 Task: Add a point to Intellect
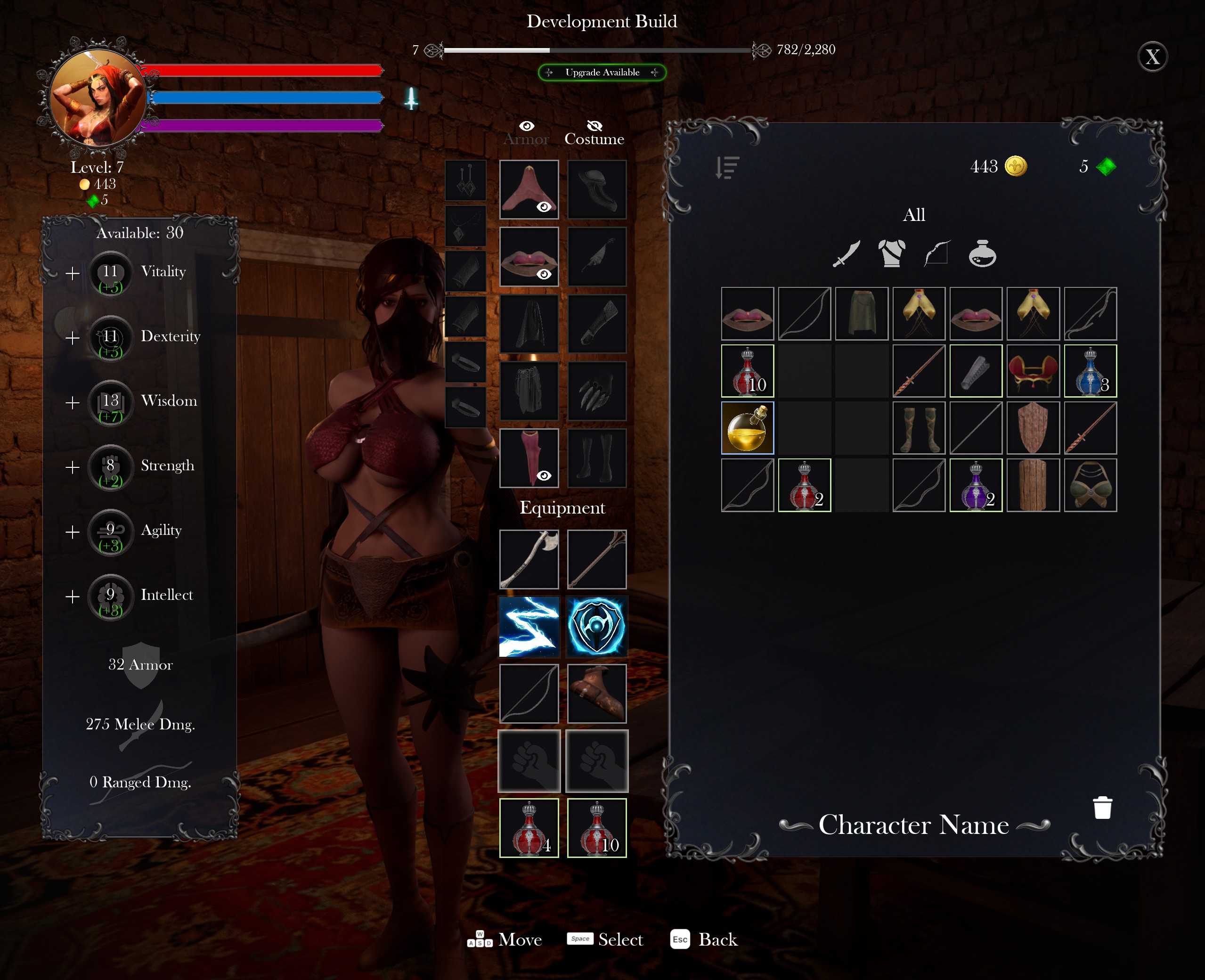(72, 596)
